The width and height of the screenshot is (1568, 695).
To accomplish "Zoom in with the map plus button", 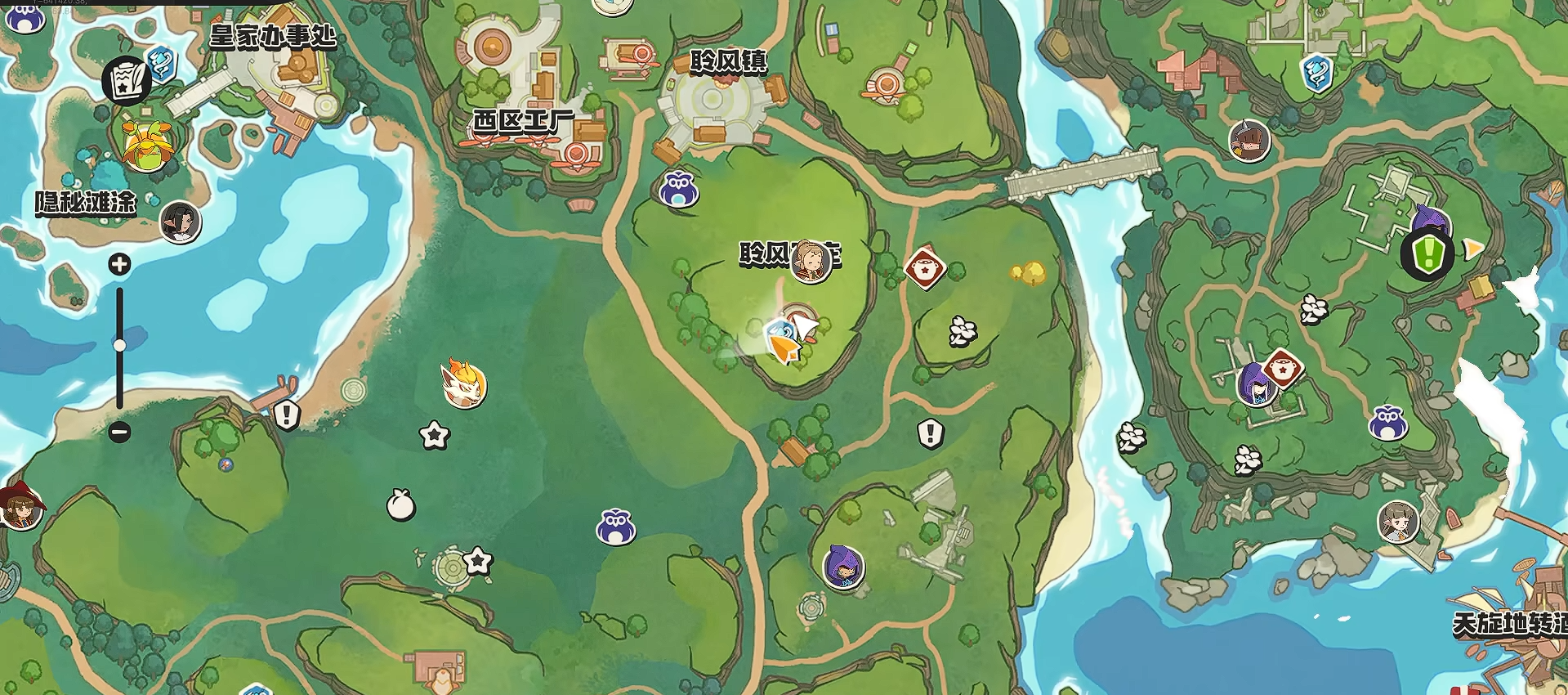I will click(119, 264).
